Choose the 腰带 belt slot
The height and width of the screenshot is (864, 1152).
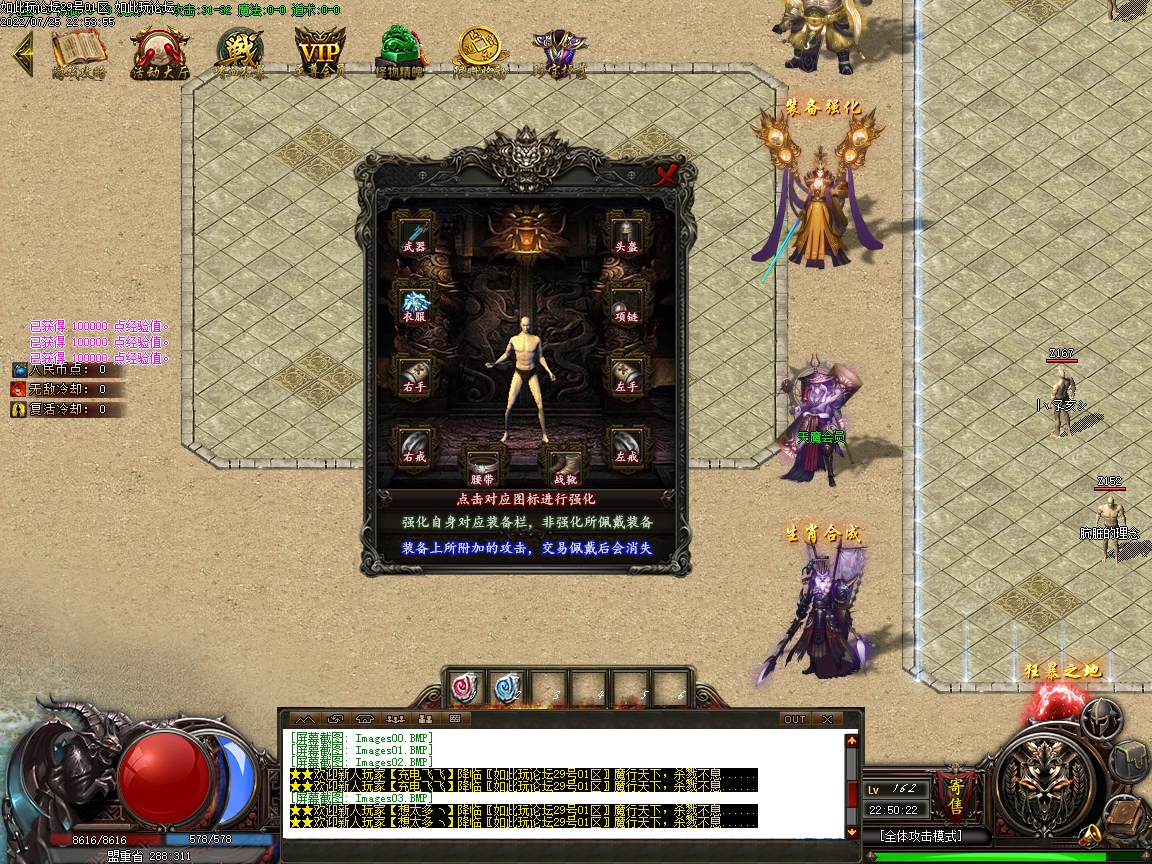[x=484, y=466]
